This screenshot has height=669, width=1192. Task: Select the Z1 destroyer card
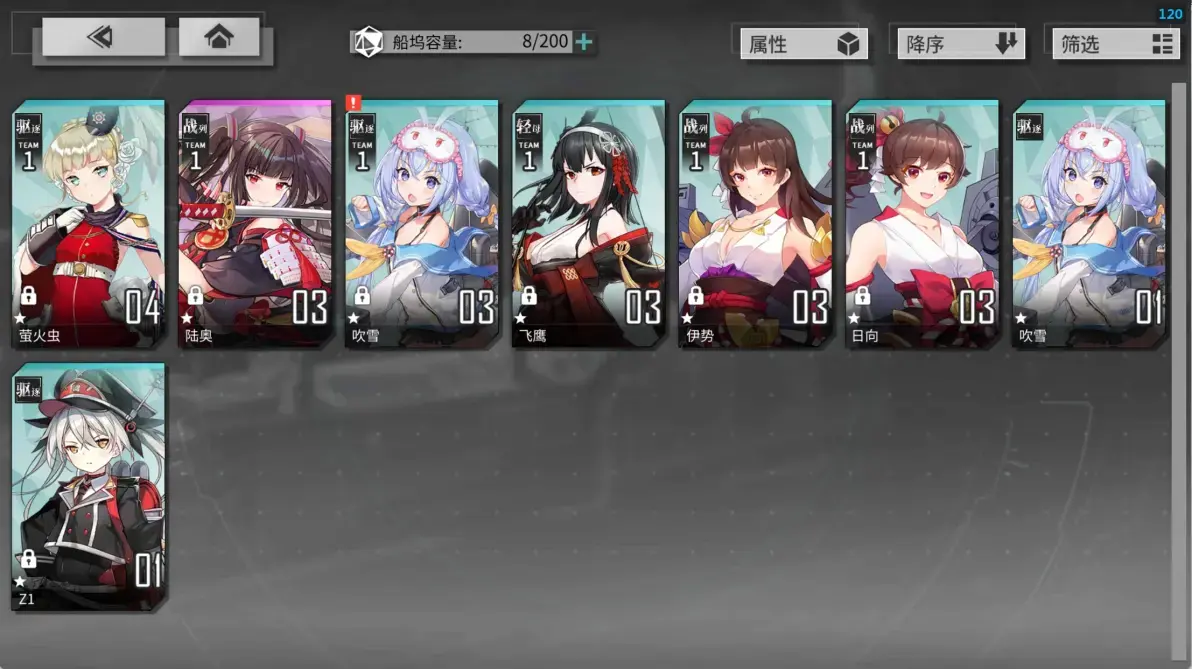coord(88,487)
